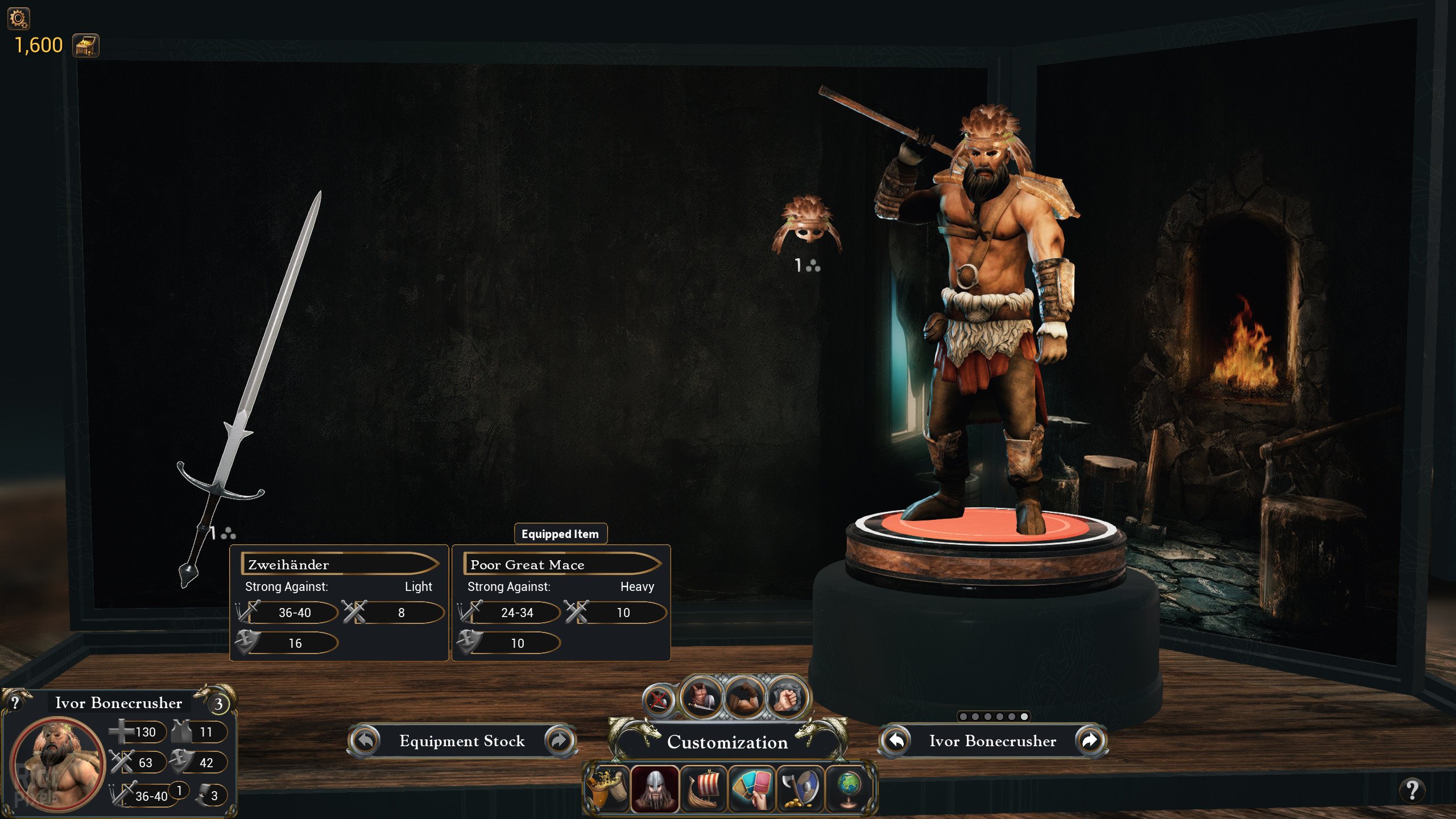Open the helmeted Viking warrior tab
The image size is (1456, 819).
(x=655, y=788)
